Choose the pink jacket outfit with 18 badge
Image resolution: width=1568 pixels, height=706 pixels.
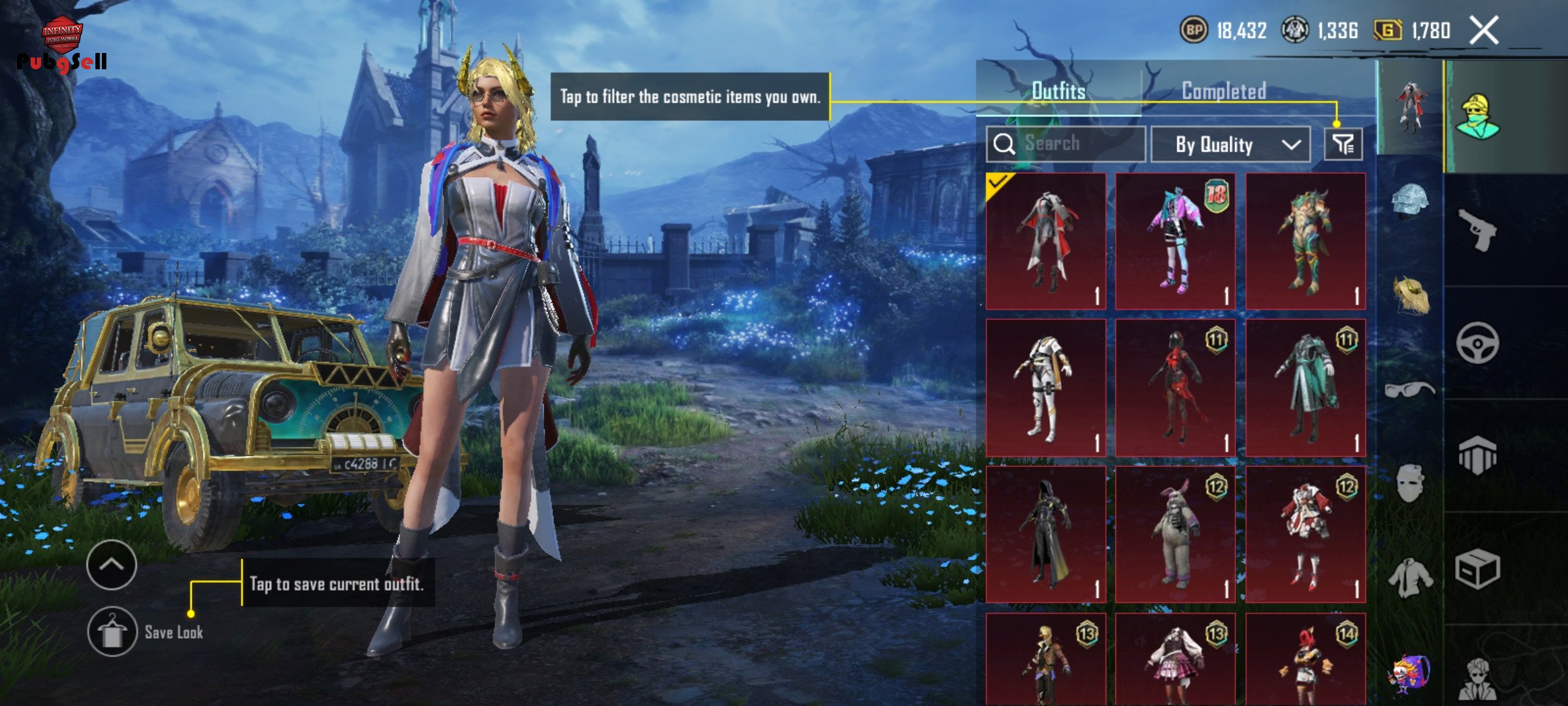pos(1175,241)
